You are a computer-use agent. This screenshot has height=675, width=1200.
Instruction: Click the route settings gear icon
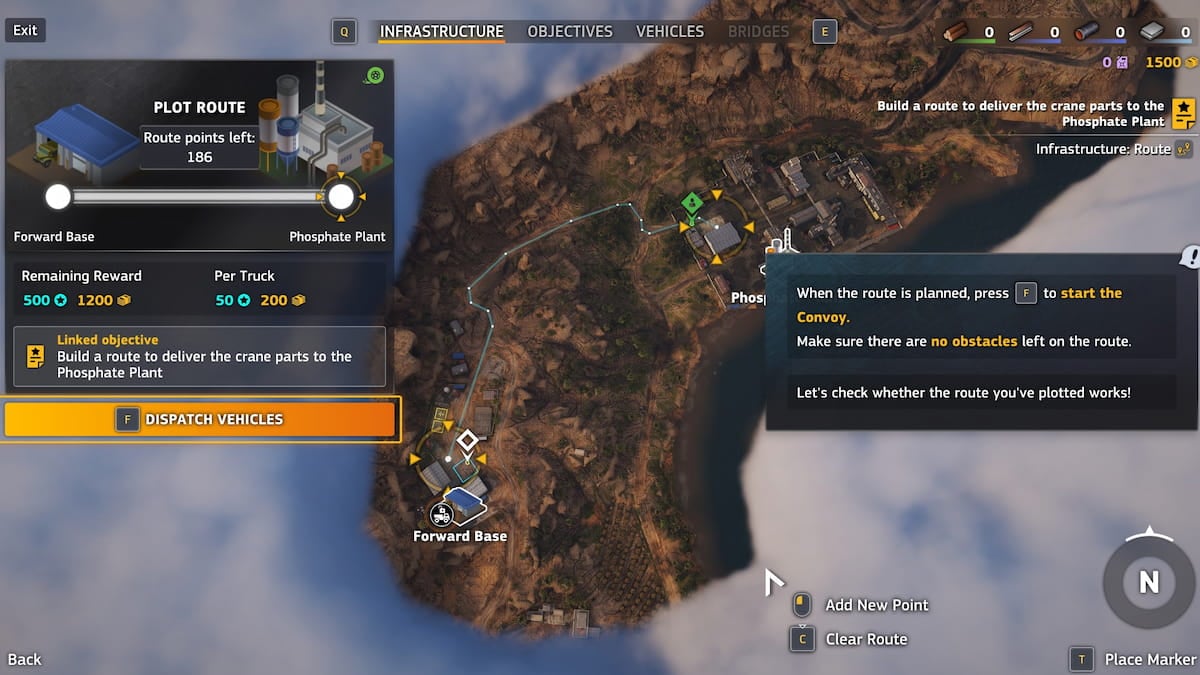375,76
